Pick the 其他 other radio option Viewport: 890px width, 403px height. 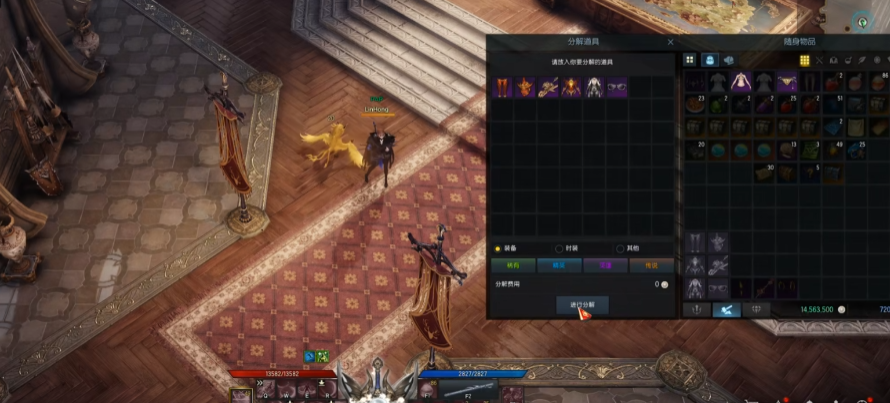(620, 248)
